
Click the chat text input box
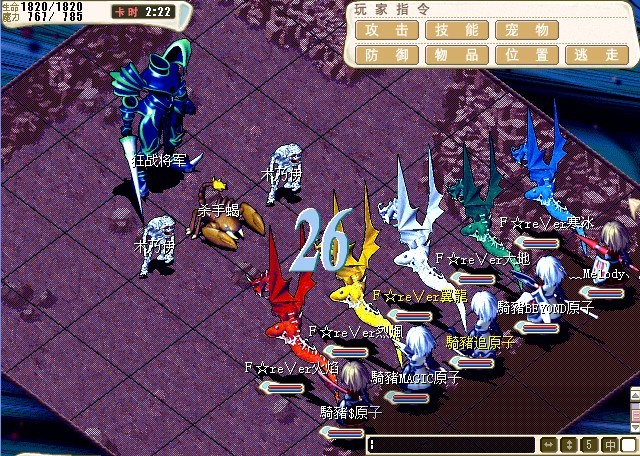point(451,444)
